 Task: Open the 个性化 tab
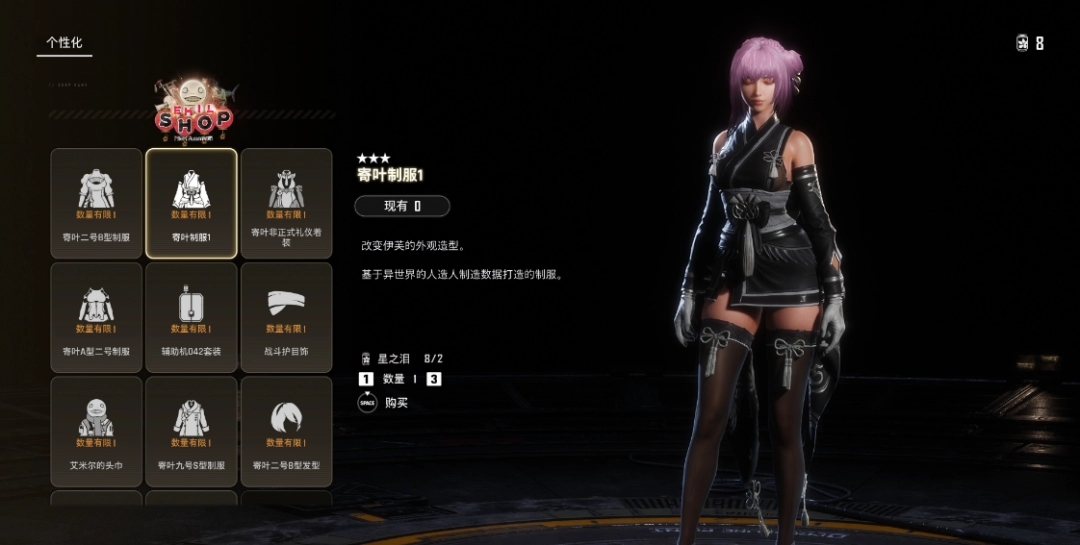(x=64, y=43)
